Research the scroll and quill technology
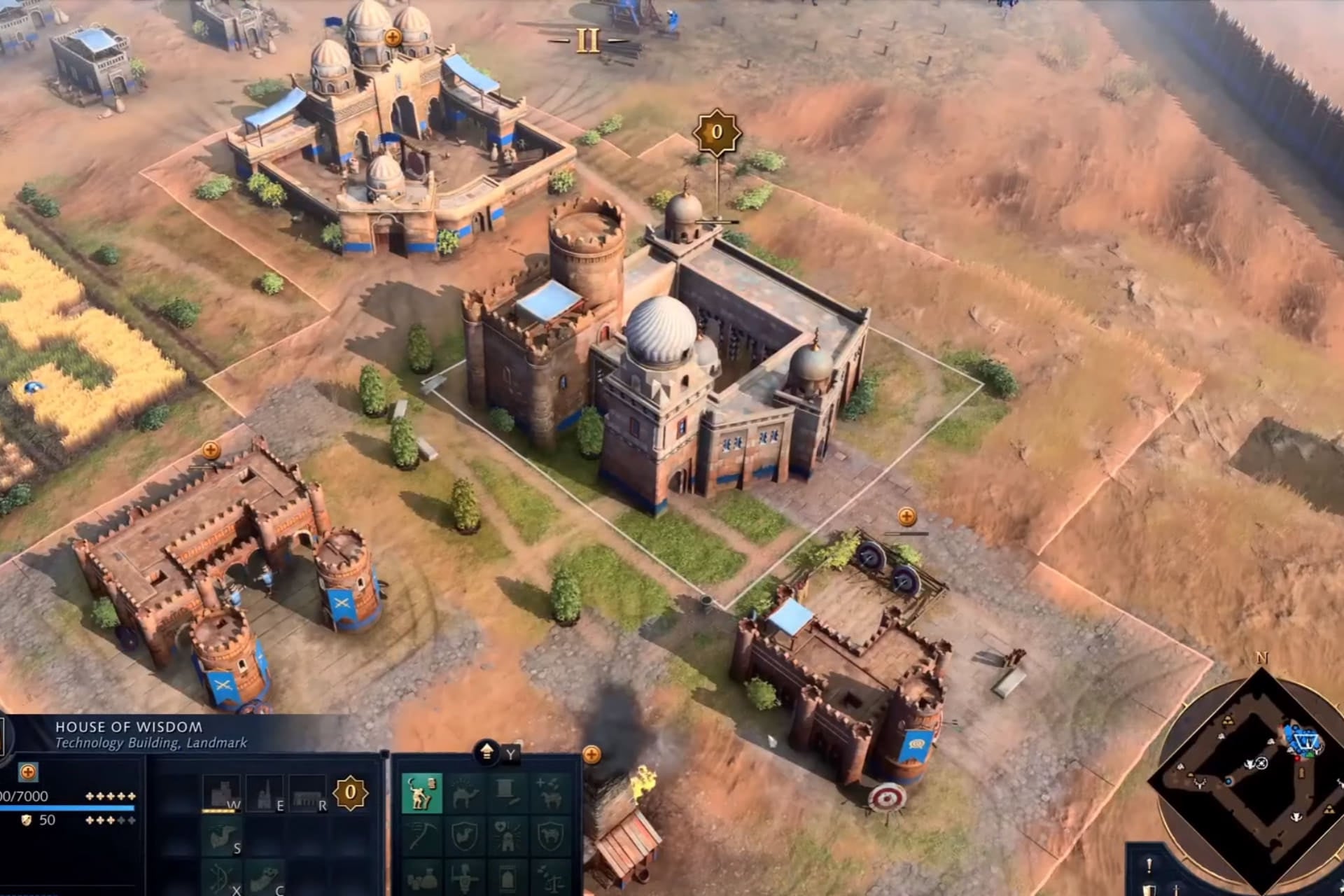This screenshot has width=1344, height=896. pyautogui.click(x=507, y=793)
